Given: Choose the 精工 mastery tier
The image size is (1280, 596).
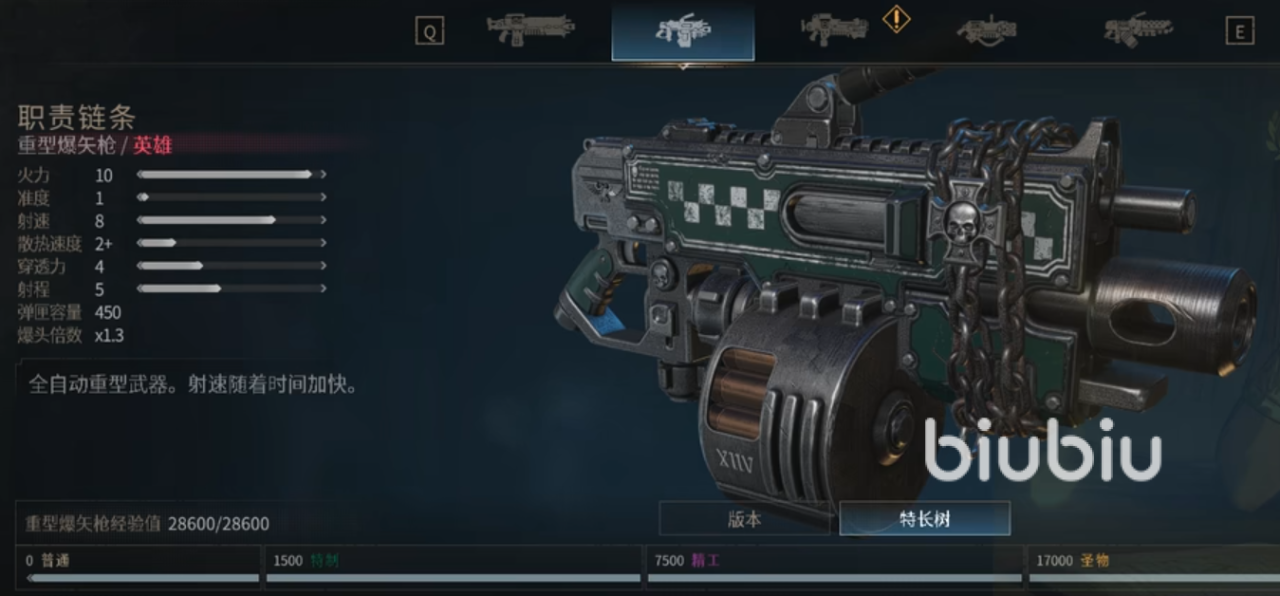Looking at the screenshot, I should click(833, 564).
